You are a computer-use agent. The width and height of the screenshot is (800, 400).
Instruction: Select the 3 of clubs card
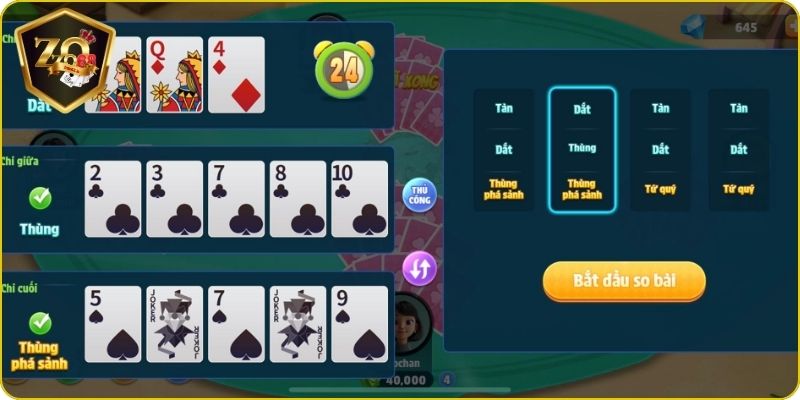(x=175, y=198)
